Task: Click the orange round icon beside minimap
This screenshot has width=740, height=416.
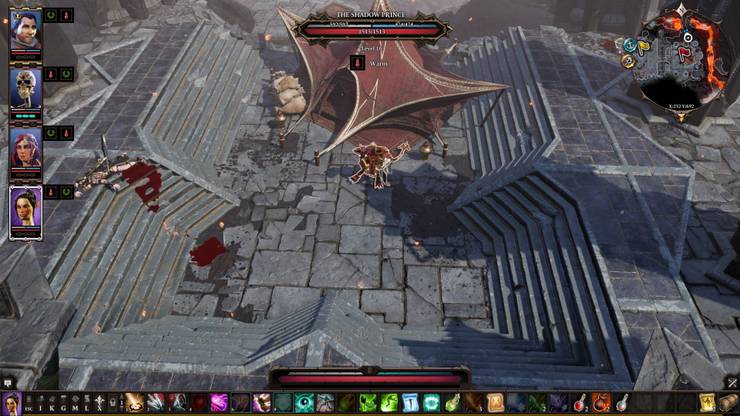Action: point(629,60)
